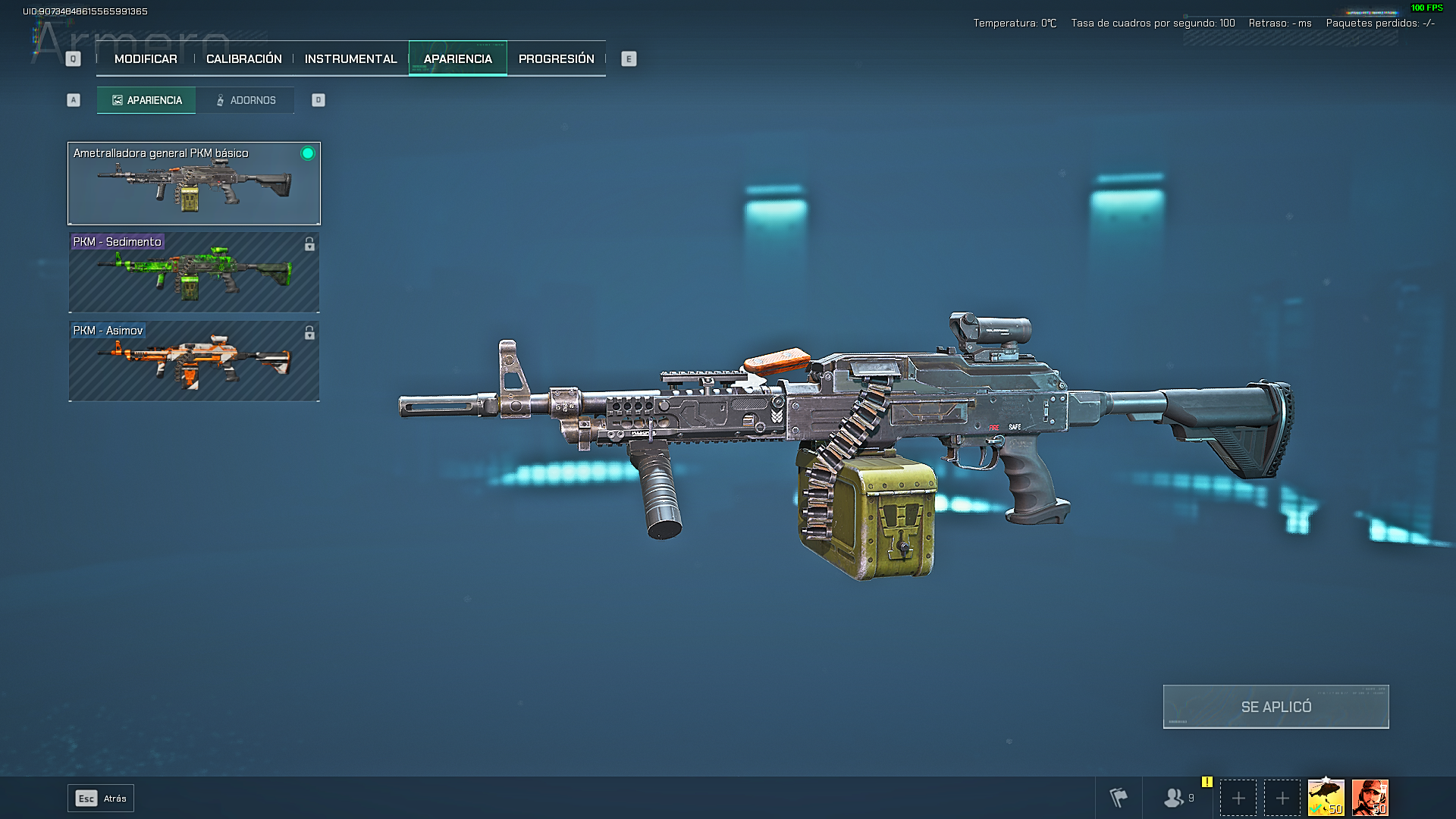Image resolution: width=1456 pixels, height=819 pixels.
Task: Click the green equipped indicator on PKM básico
Action: pos(306,155)
